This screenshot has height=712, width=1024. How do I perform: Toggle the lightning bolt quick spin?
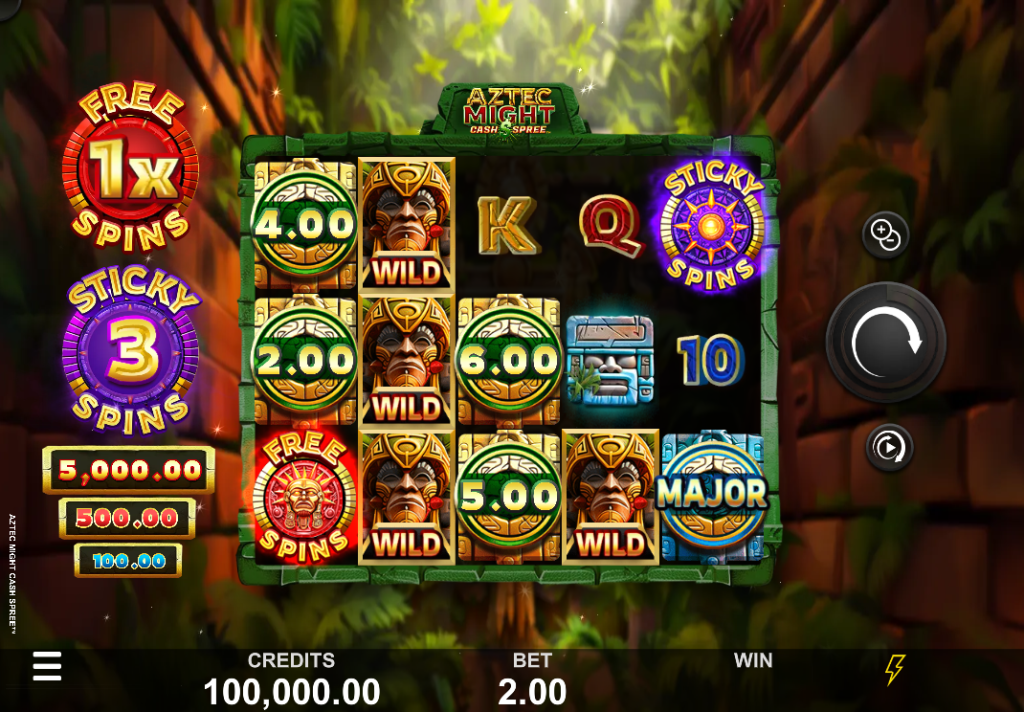[895, 670]
